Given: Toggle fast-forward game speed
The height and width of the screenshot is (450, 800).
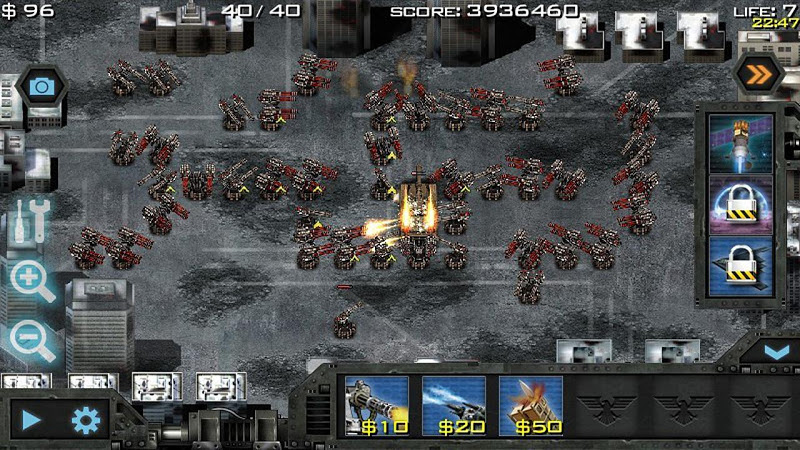Looking at the screenshot, I should click(x=757, y=71).
